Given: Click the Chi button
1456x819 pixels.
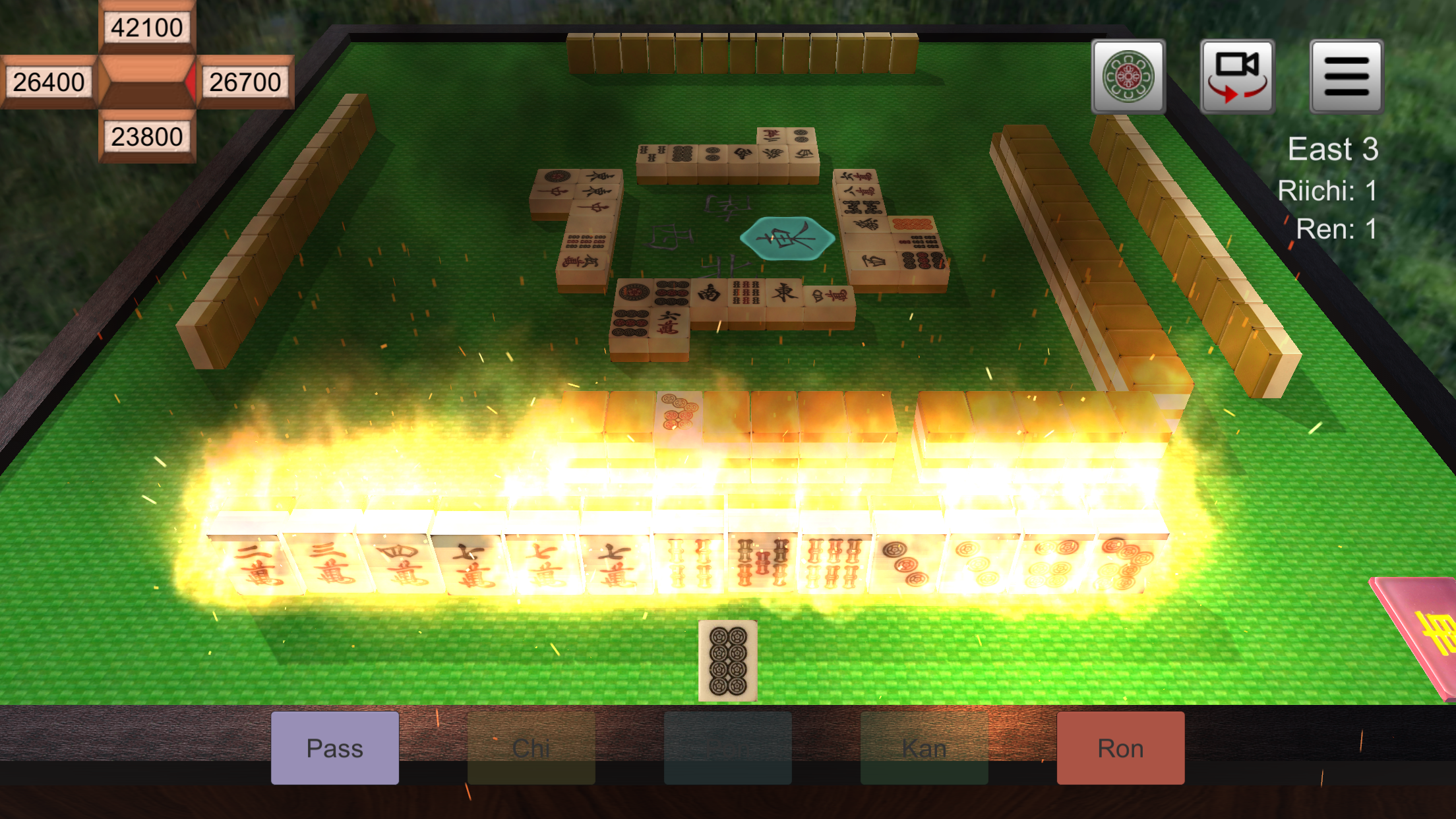Looking at the screenshot, I should tap(530, 748).
